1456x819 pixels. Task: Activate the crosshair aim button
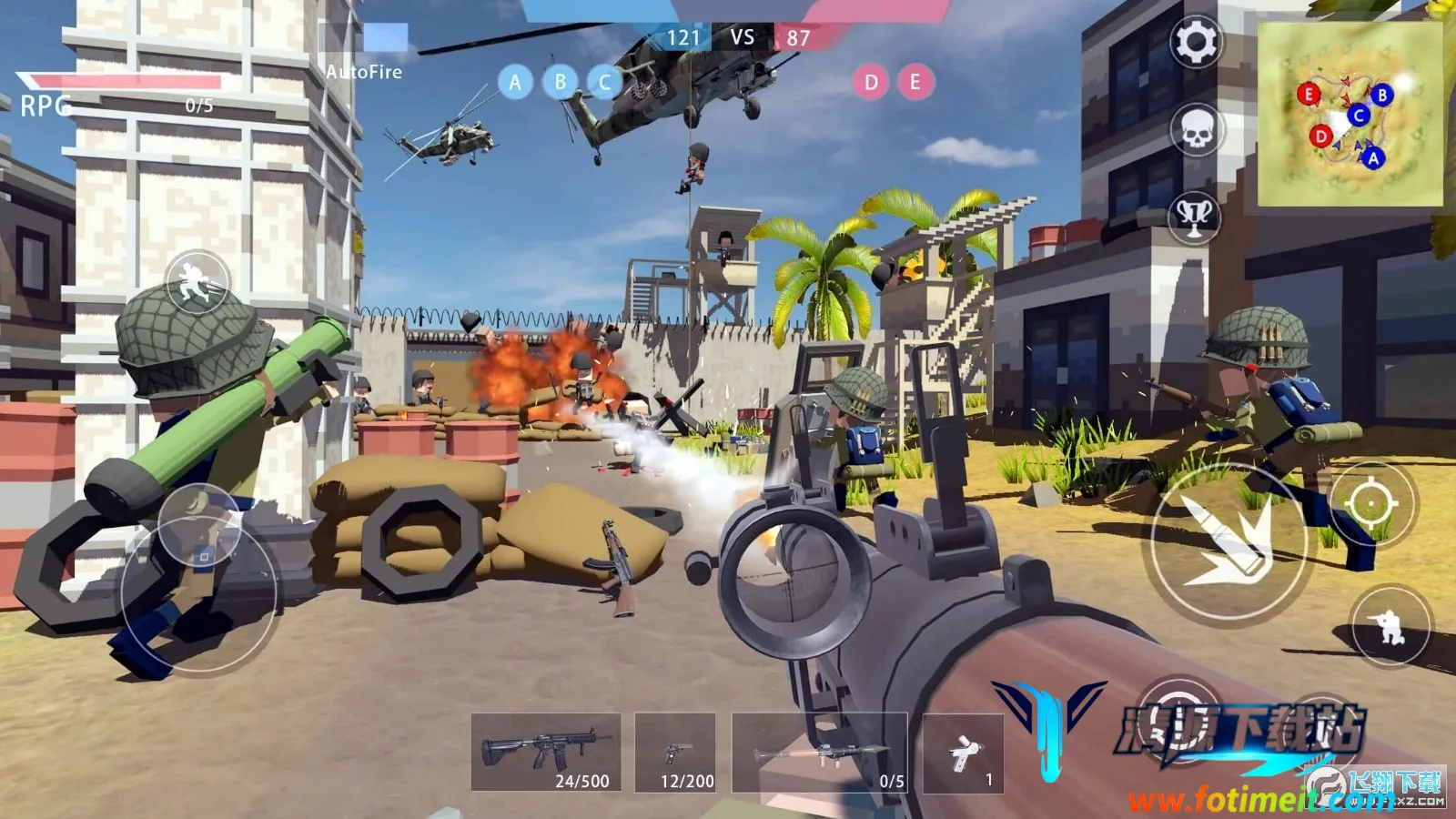1370,502
